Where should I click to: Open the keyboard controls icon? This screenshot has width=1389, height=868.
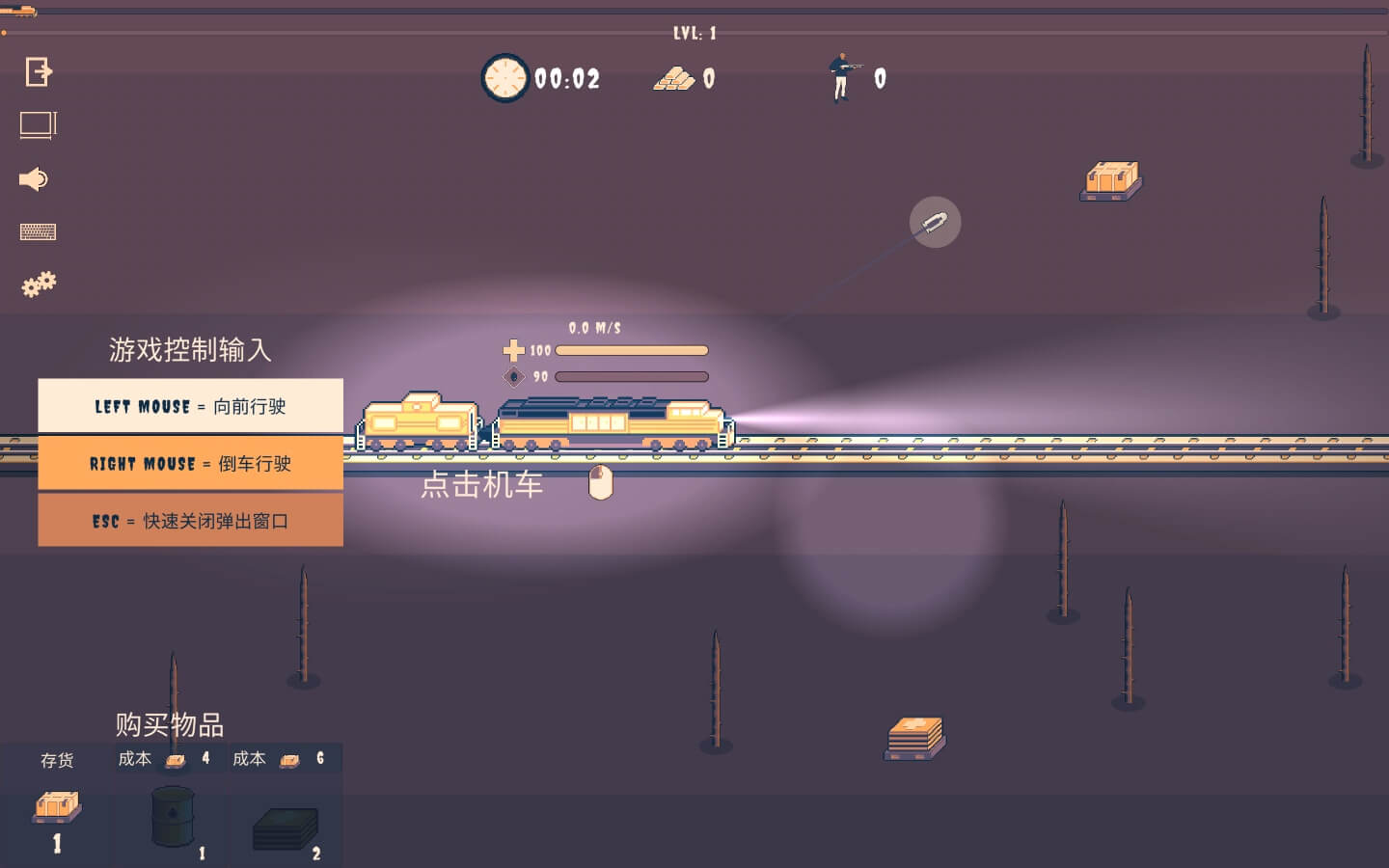[x=39, y=231]
